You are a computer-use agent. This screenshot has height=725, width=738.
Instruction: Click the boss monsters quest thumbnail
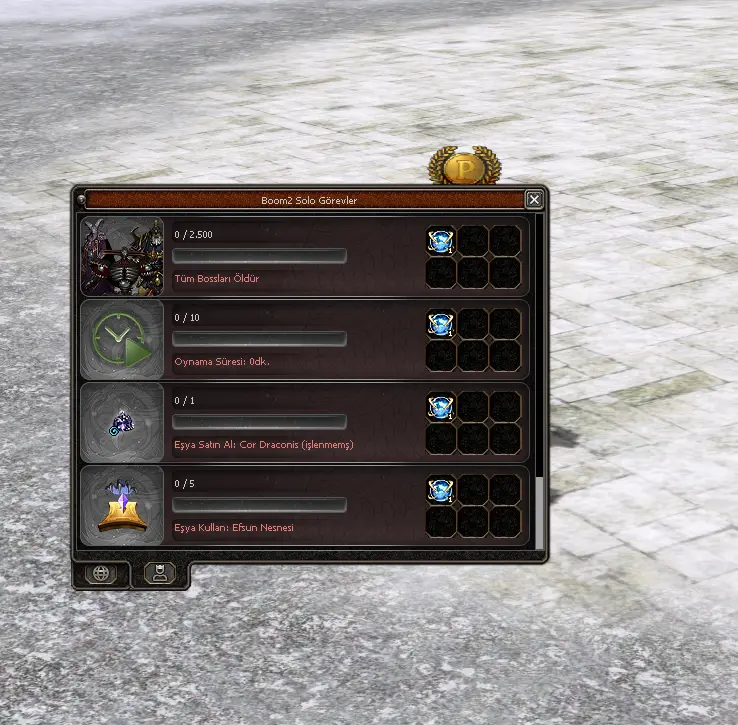pos(122,257)
